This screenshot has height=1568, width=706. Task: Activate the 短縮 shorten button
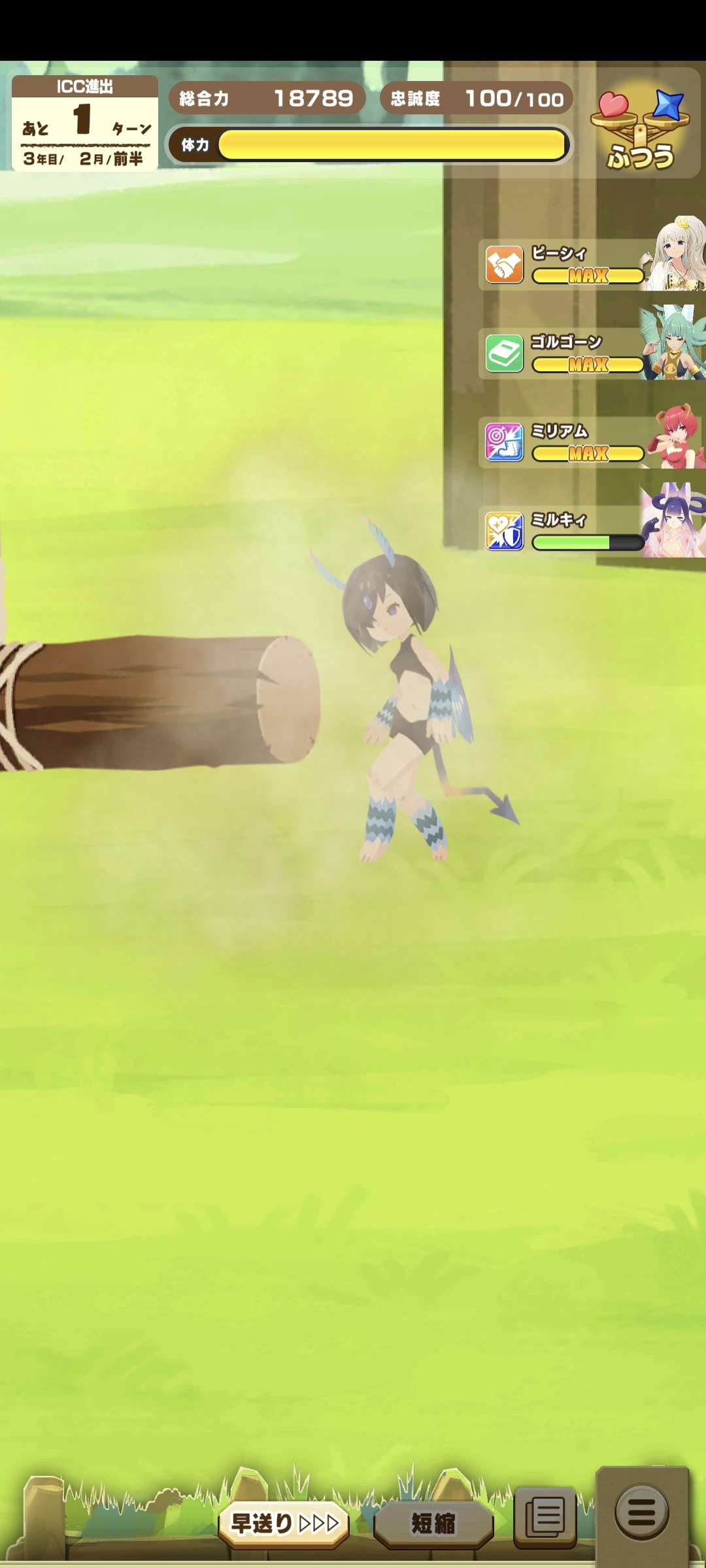pyautogui.click(x=433, y=1524)
